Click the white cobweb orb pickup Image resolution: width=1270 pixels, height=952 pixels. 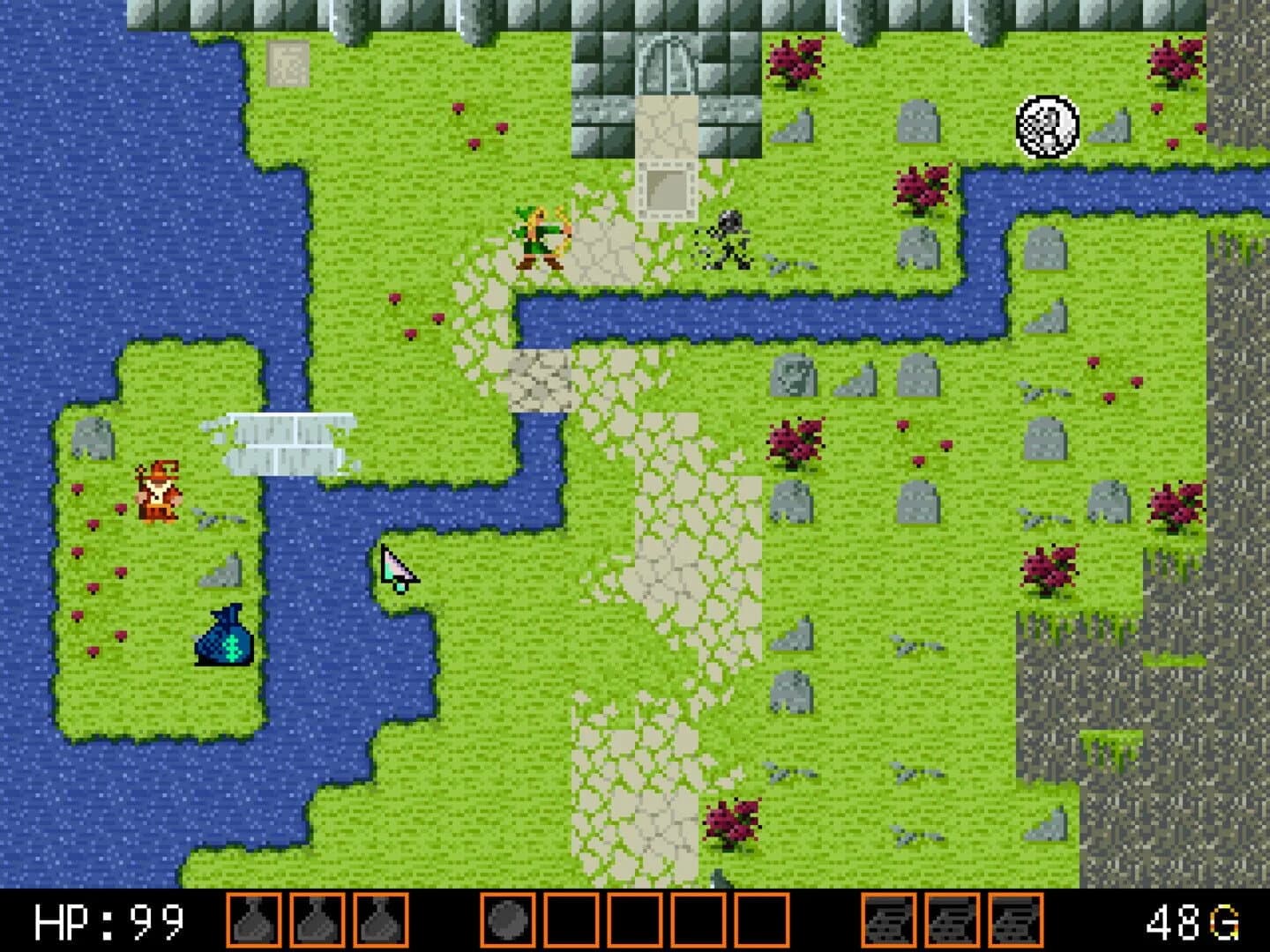[1046, 125]
